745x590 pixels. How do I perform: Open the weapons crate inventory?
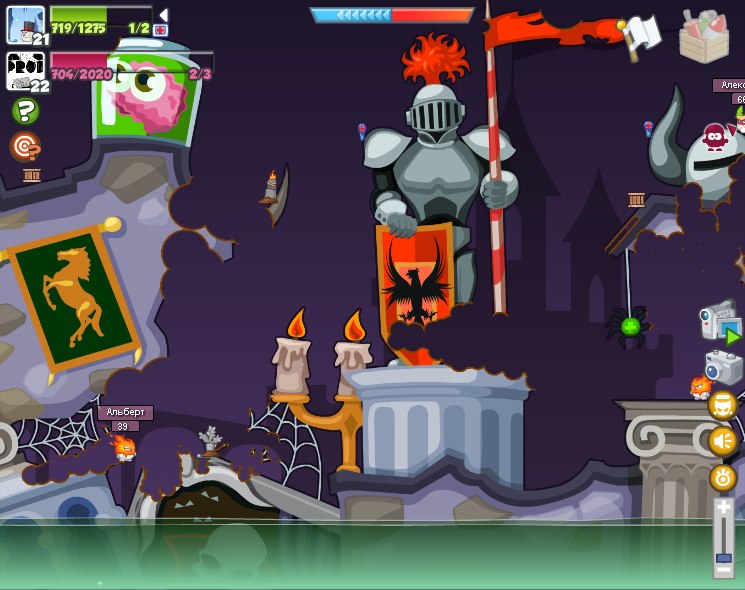pos(704,36)
